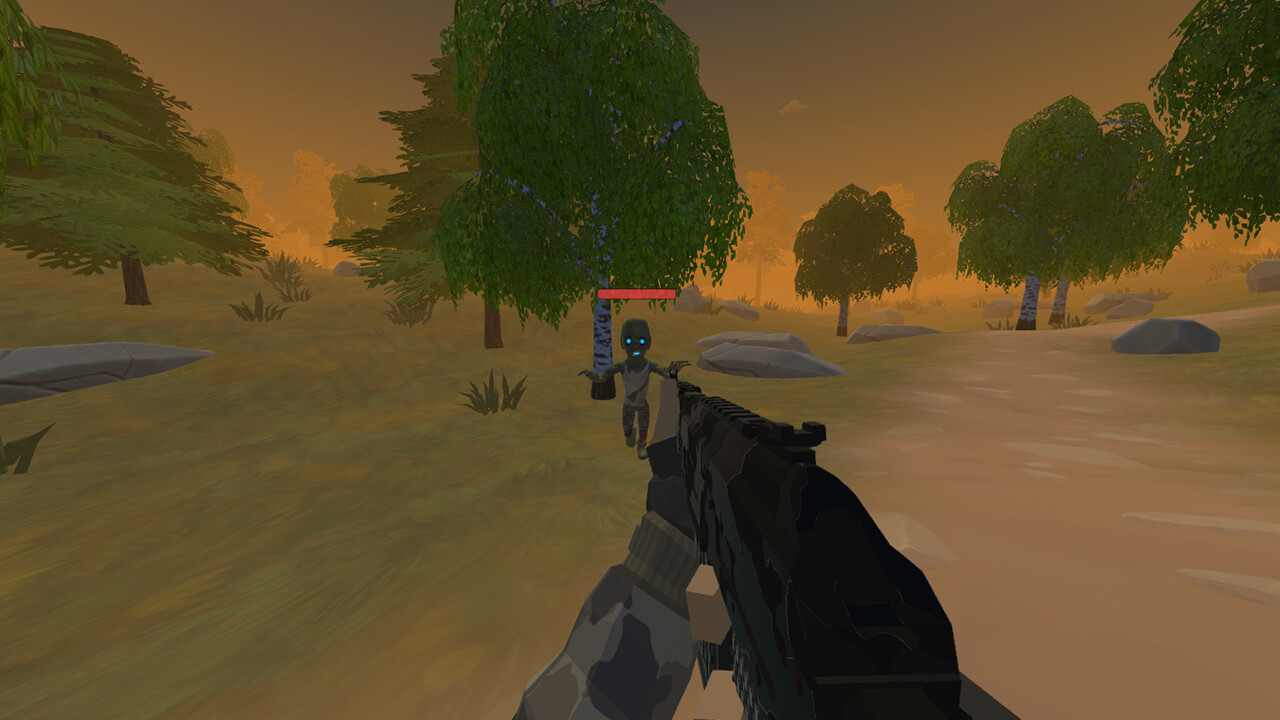Click the zombie's health bar
This screenshot has height=720, width=1280.
(x=635, y=295)
